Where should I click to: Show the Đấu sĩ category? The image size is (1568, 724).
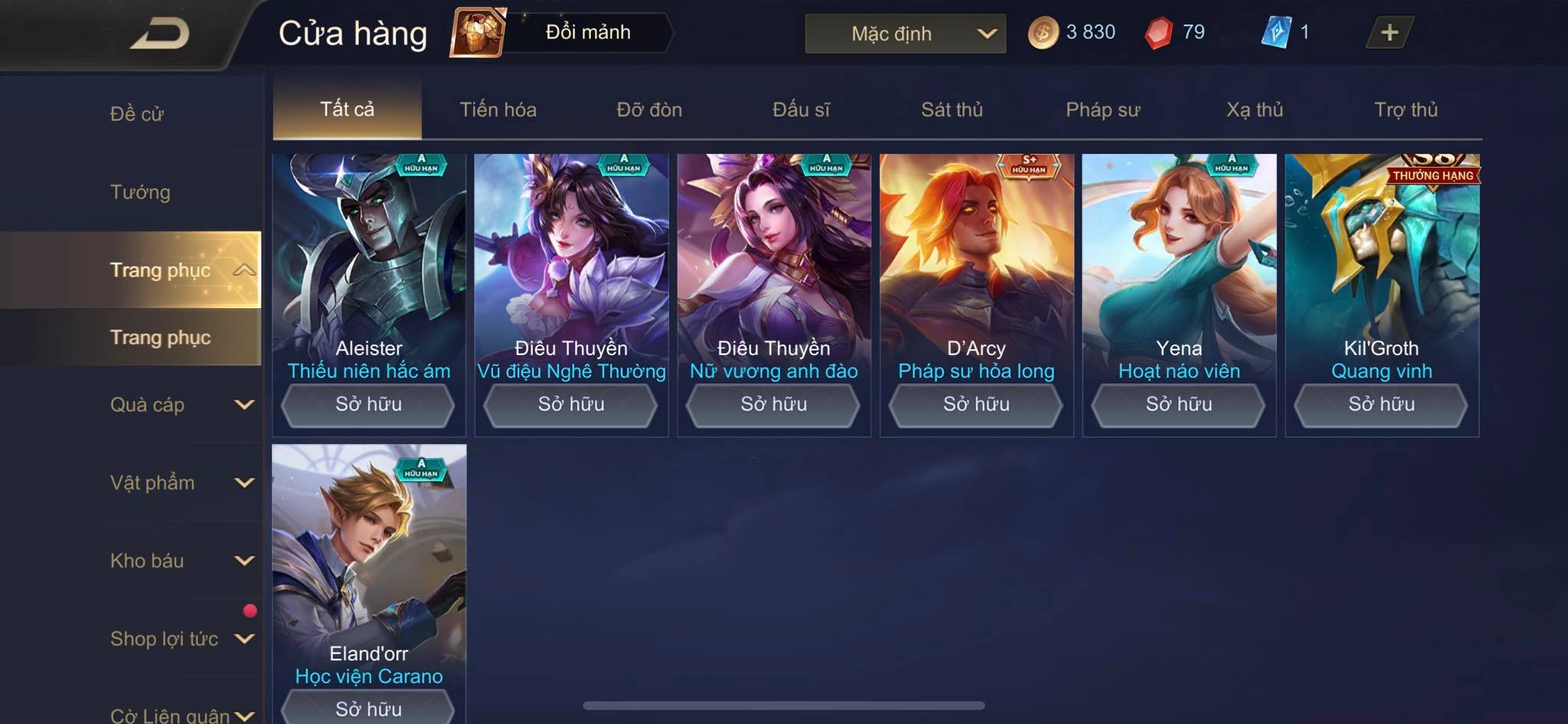(801, 109)
